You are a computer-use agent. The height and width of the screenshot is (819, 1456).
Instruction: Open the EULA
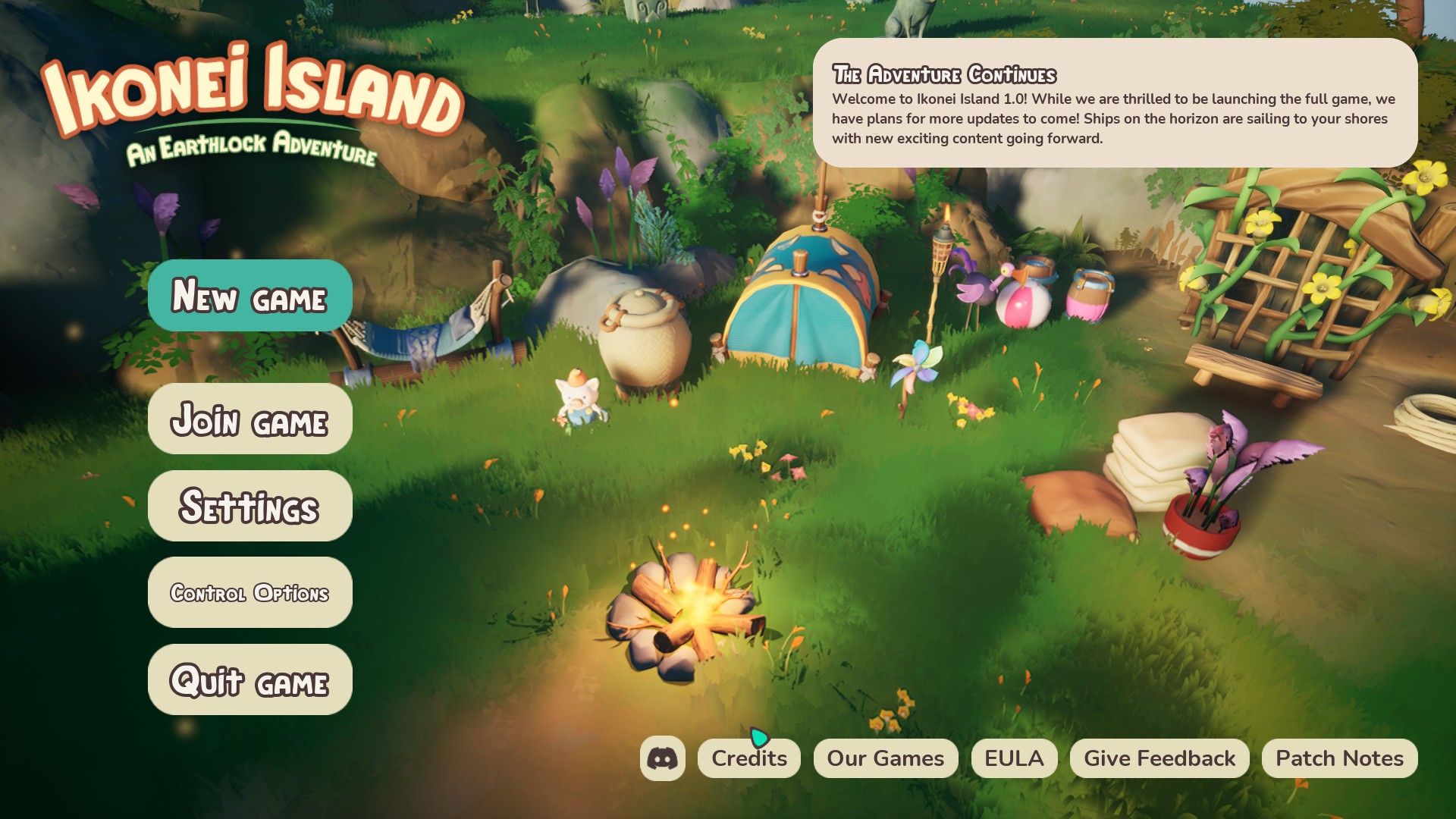coord(1014,759)
